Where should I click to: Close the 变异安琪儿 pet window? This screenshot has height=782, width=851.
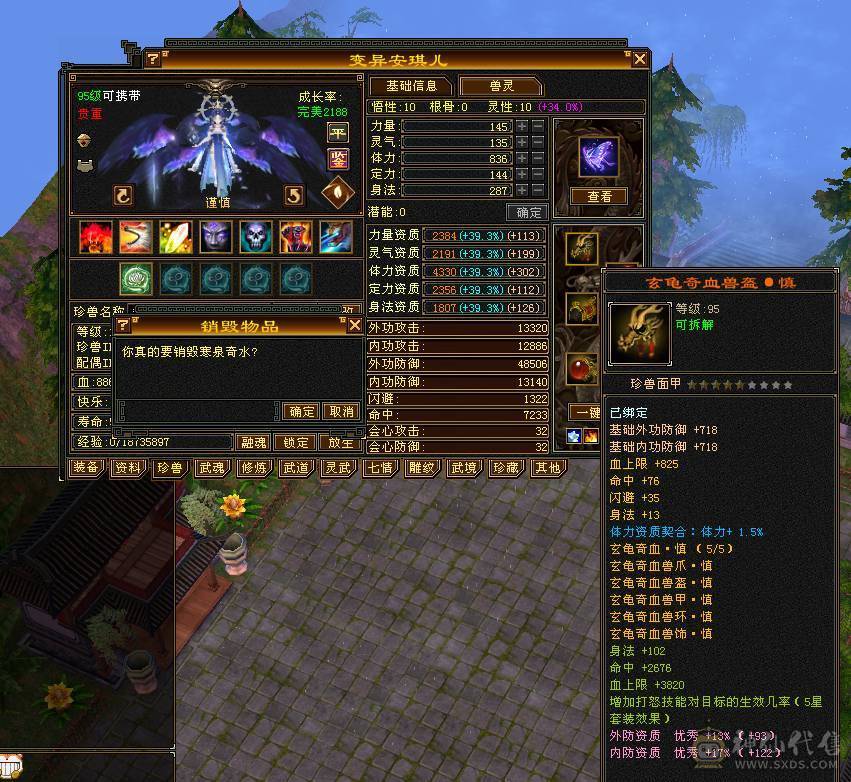[x=640, y=60]
